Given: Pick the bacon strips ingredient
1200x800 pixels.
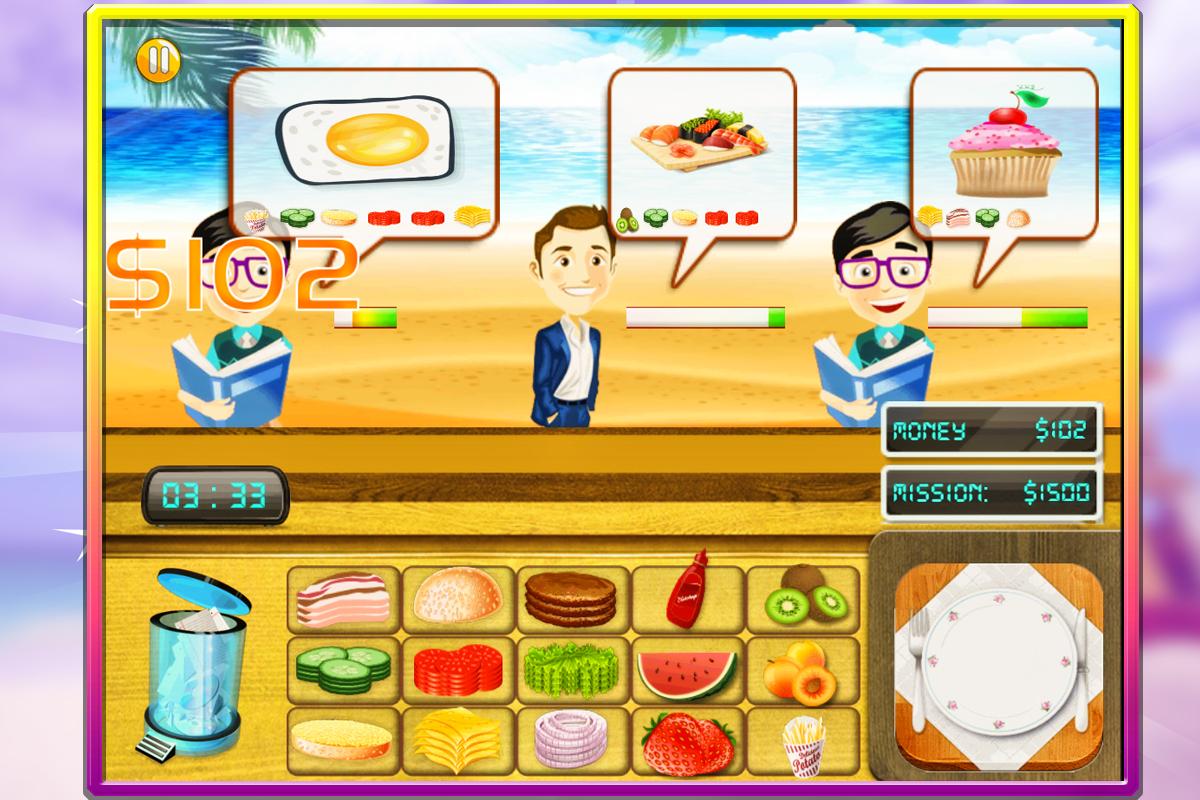Looking at the screenshot, I should 343,599.
